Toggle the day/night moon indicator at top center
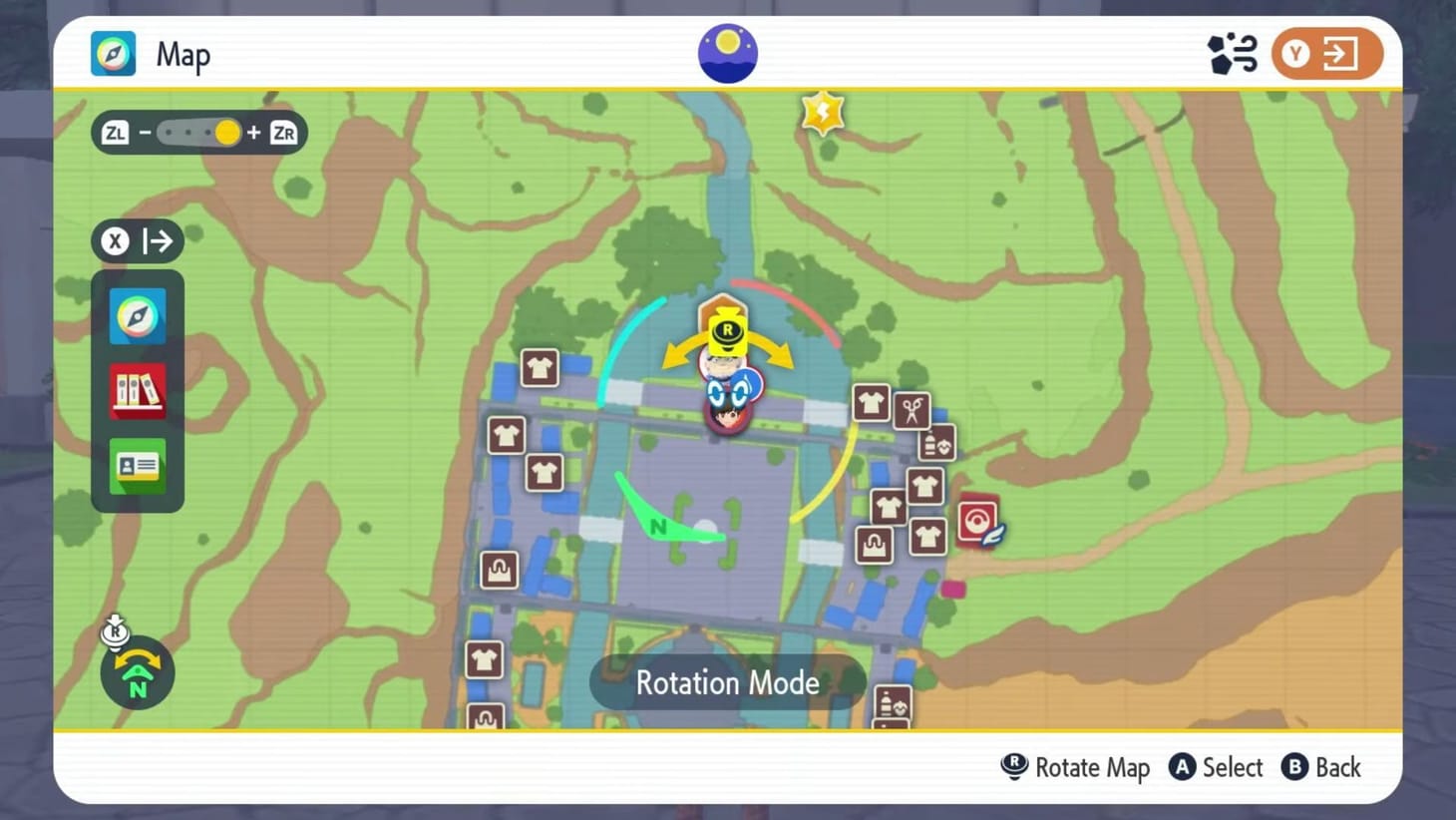 coord(728,52)
